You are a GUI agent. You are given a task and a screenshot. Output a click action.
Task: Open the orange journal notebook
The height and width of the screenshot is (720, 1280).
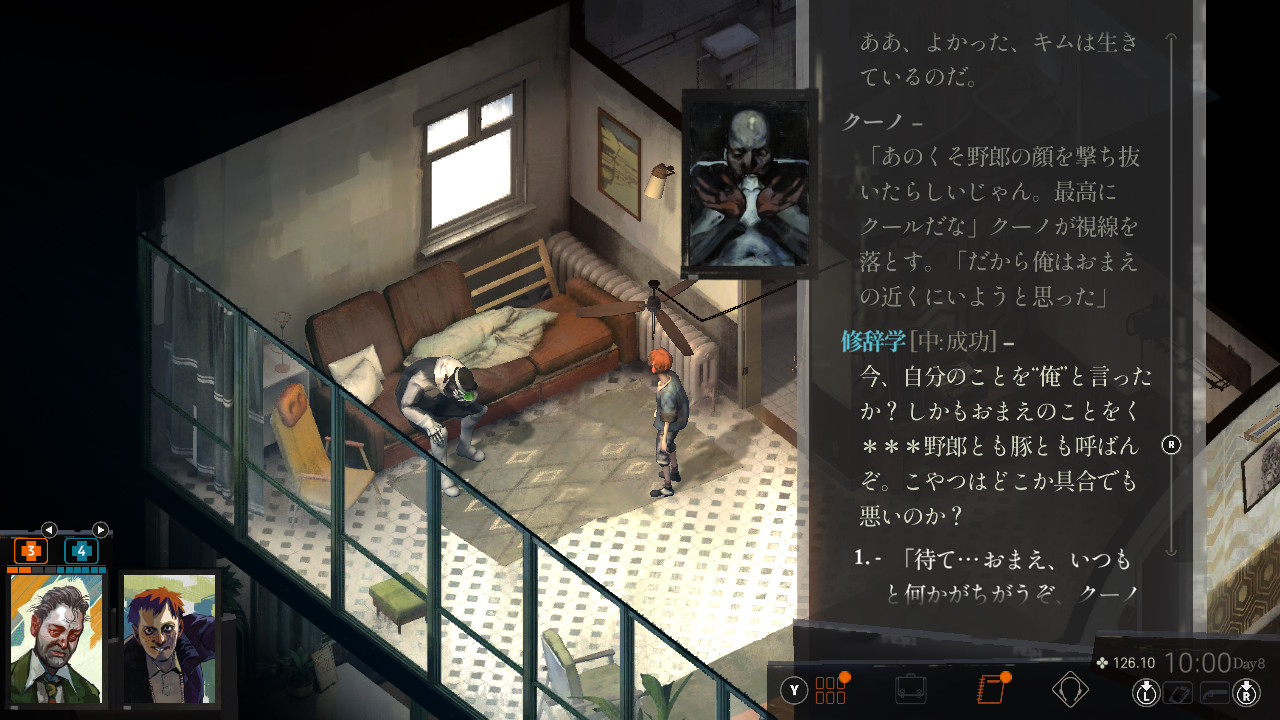[x=991, y=690]
